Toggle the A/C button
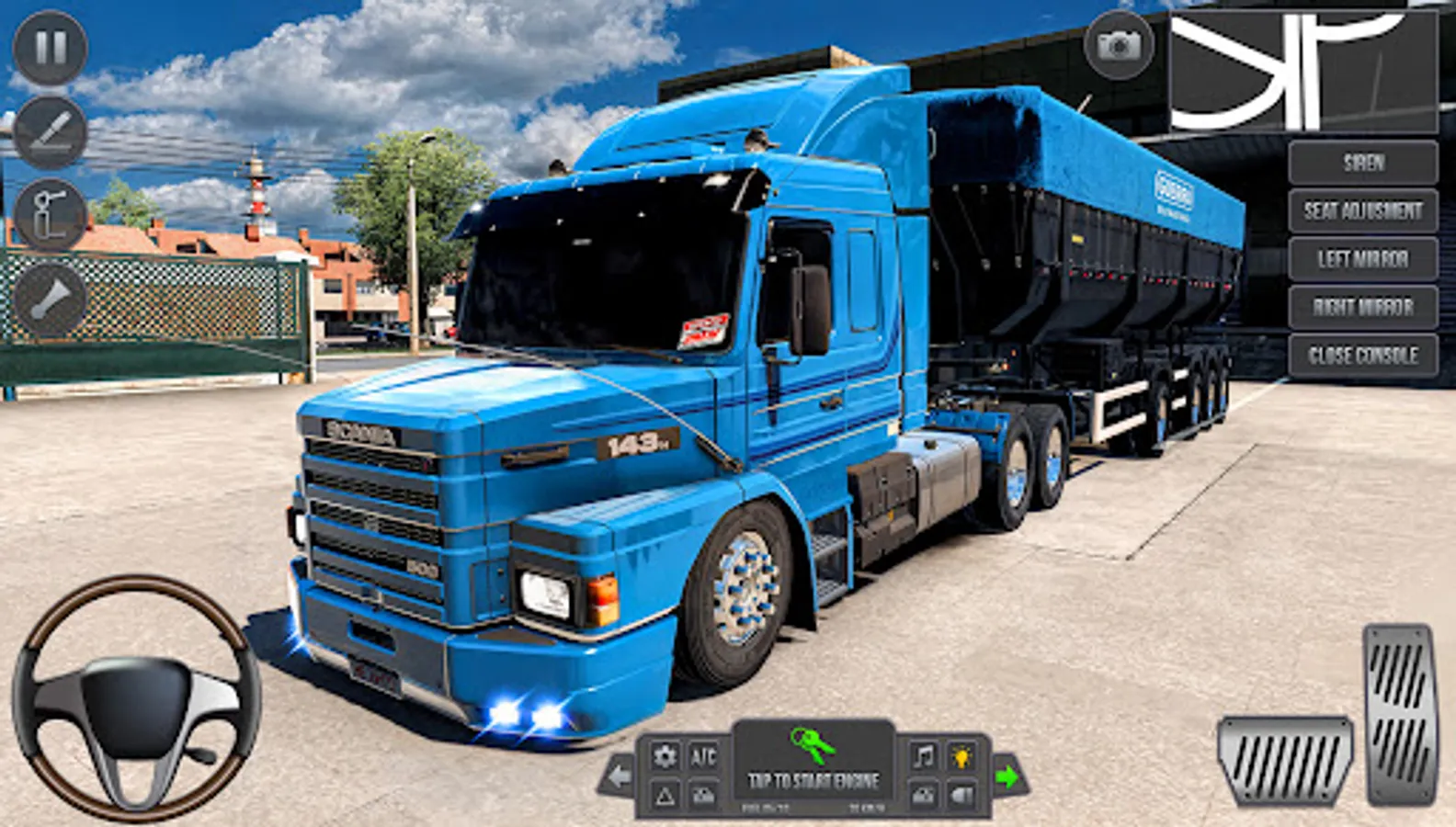 pyautogui.click(x=702, y=753)
